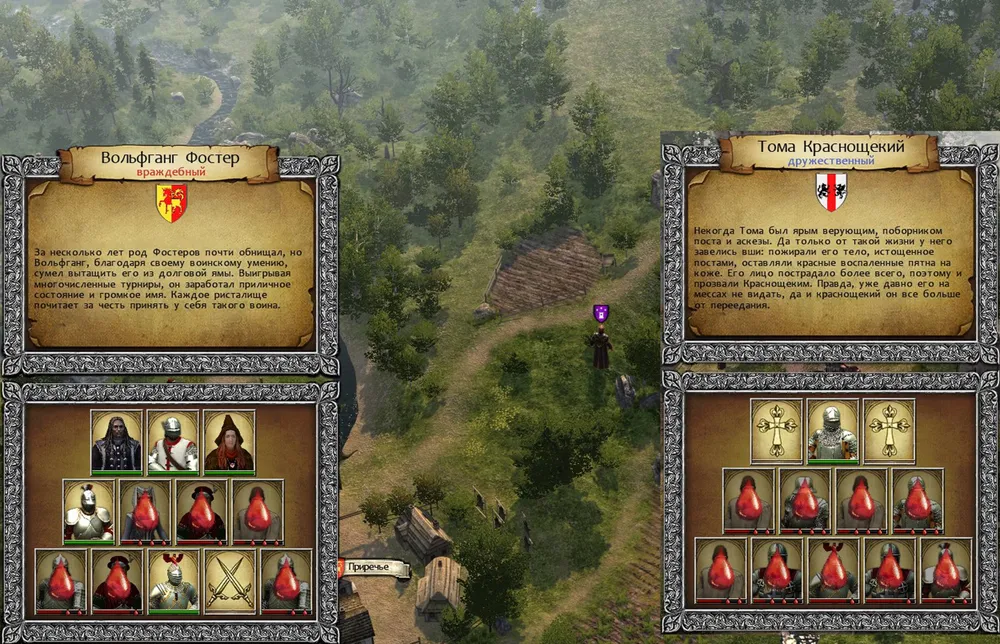Select the long-haired man in black portrait
Image resolution: width=1000 pixels, height=644 pixels.
117,441
